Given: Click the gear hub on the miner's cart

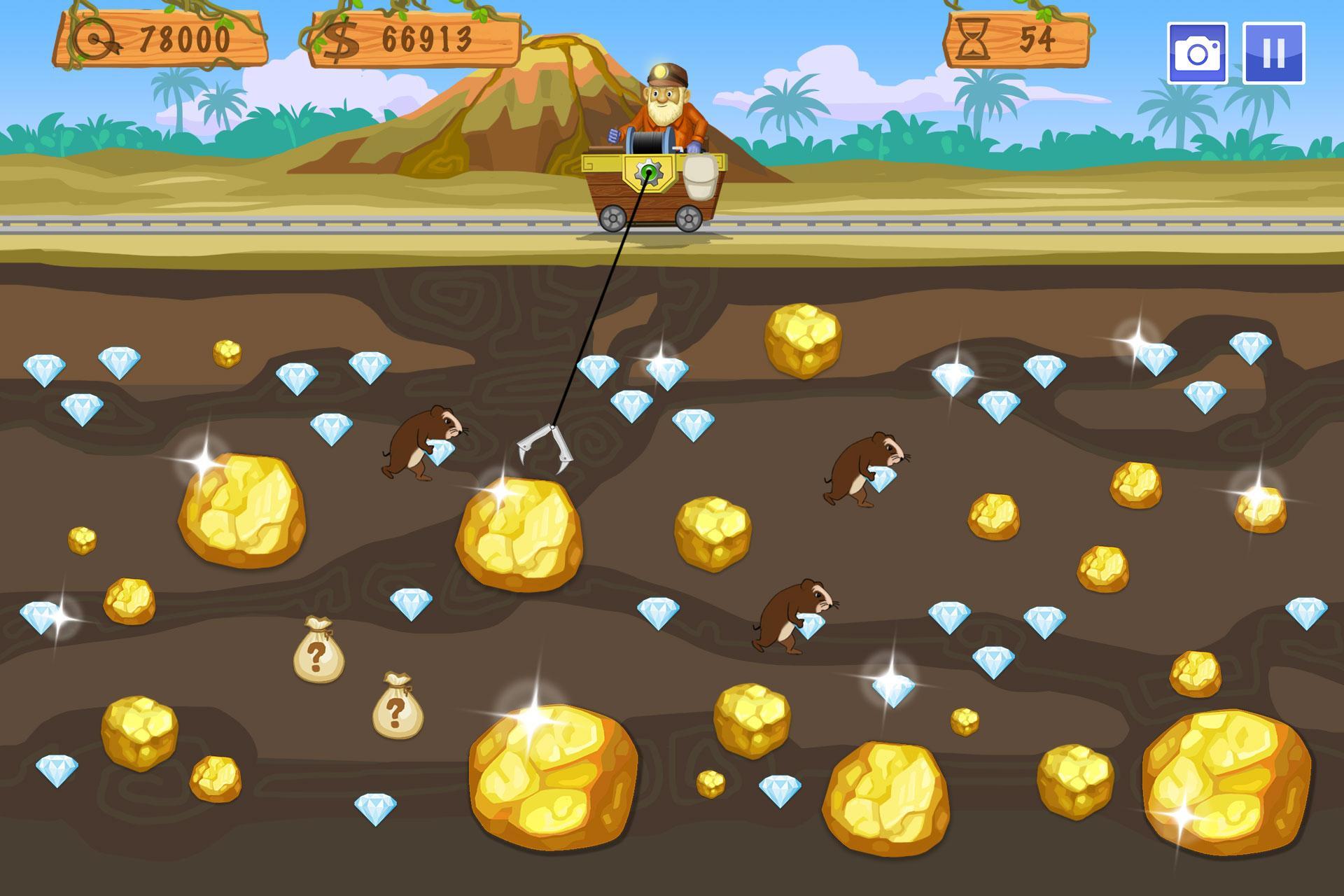Looking at the screenshot, I should [648, 172].
